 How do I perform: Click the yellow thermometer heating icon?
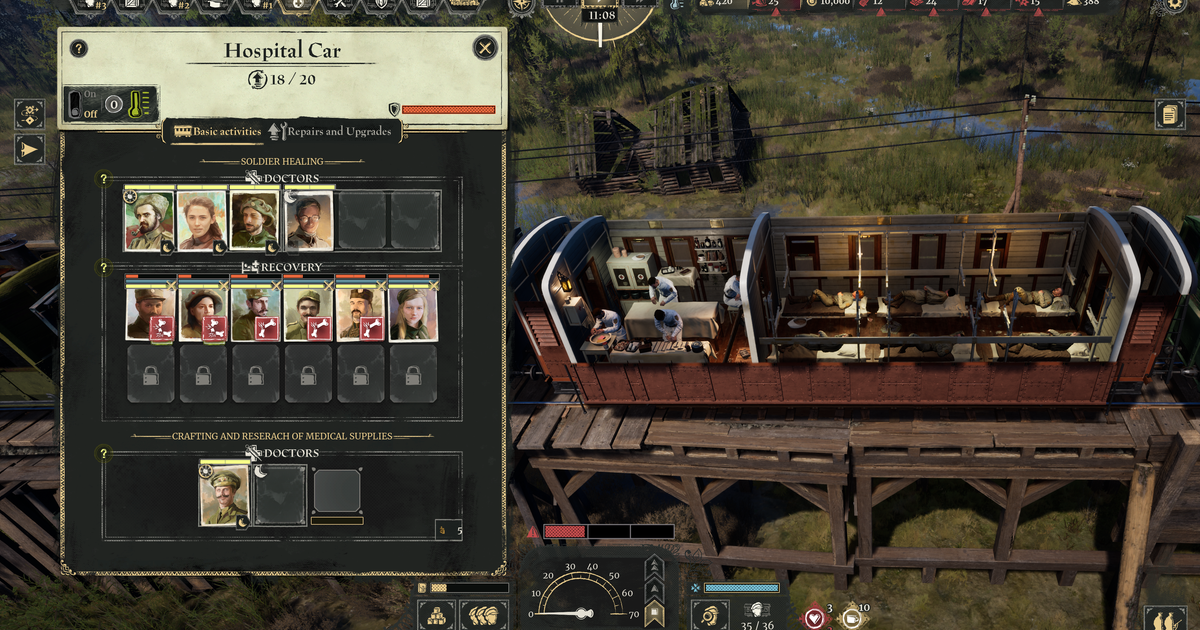click(x=138, y=103)
